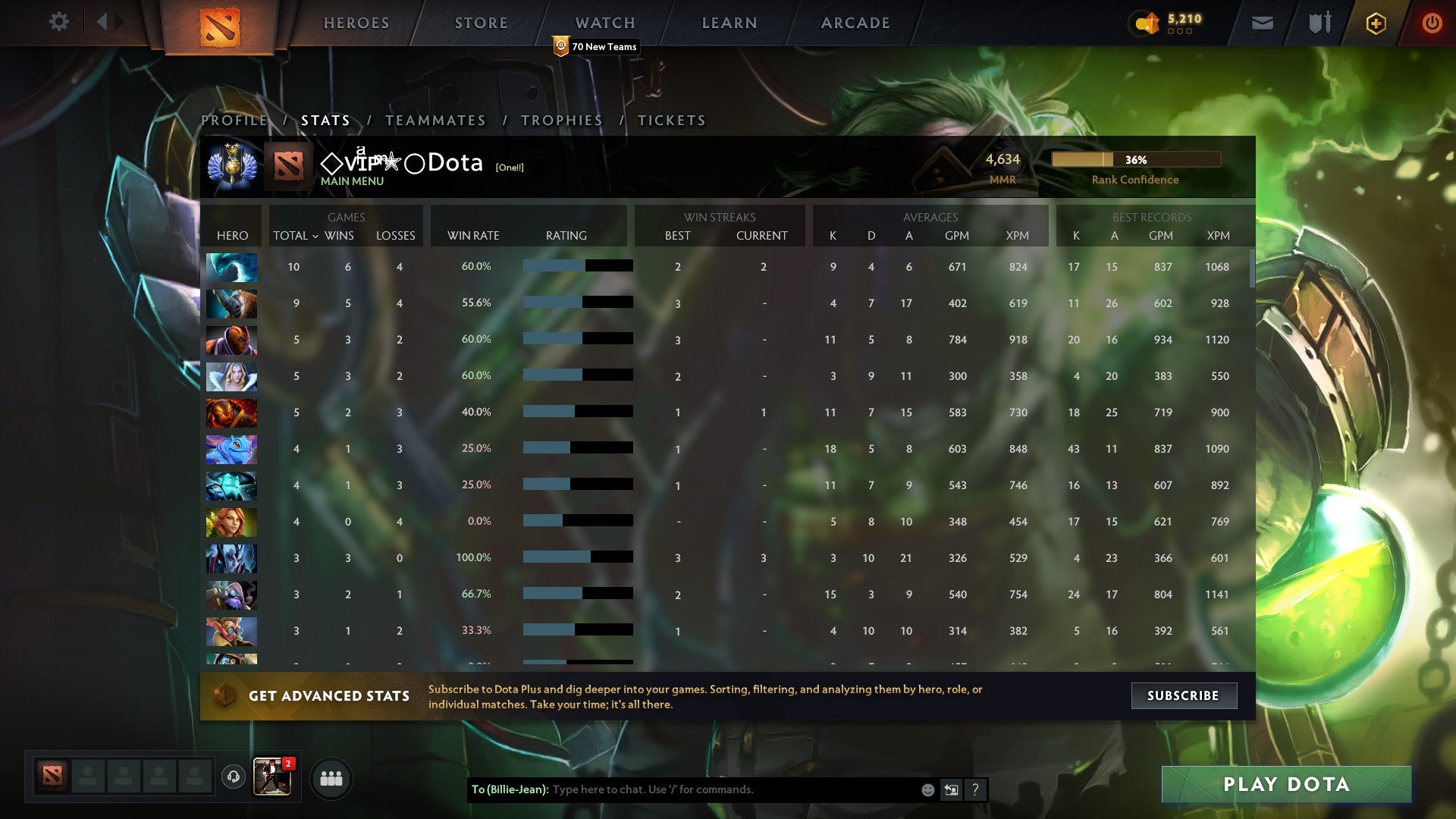
Task: Click the power/exit icon in top right corner
Action: [1432, 23]
